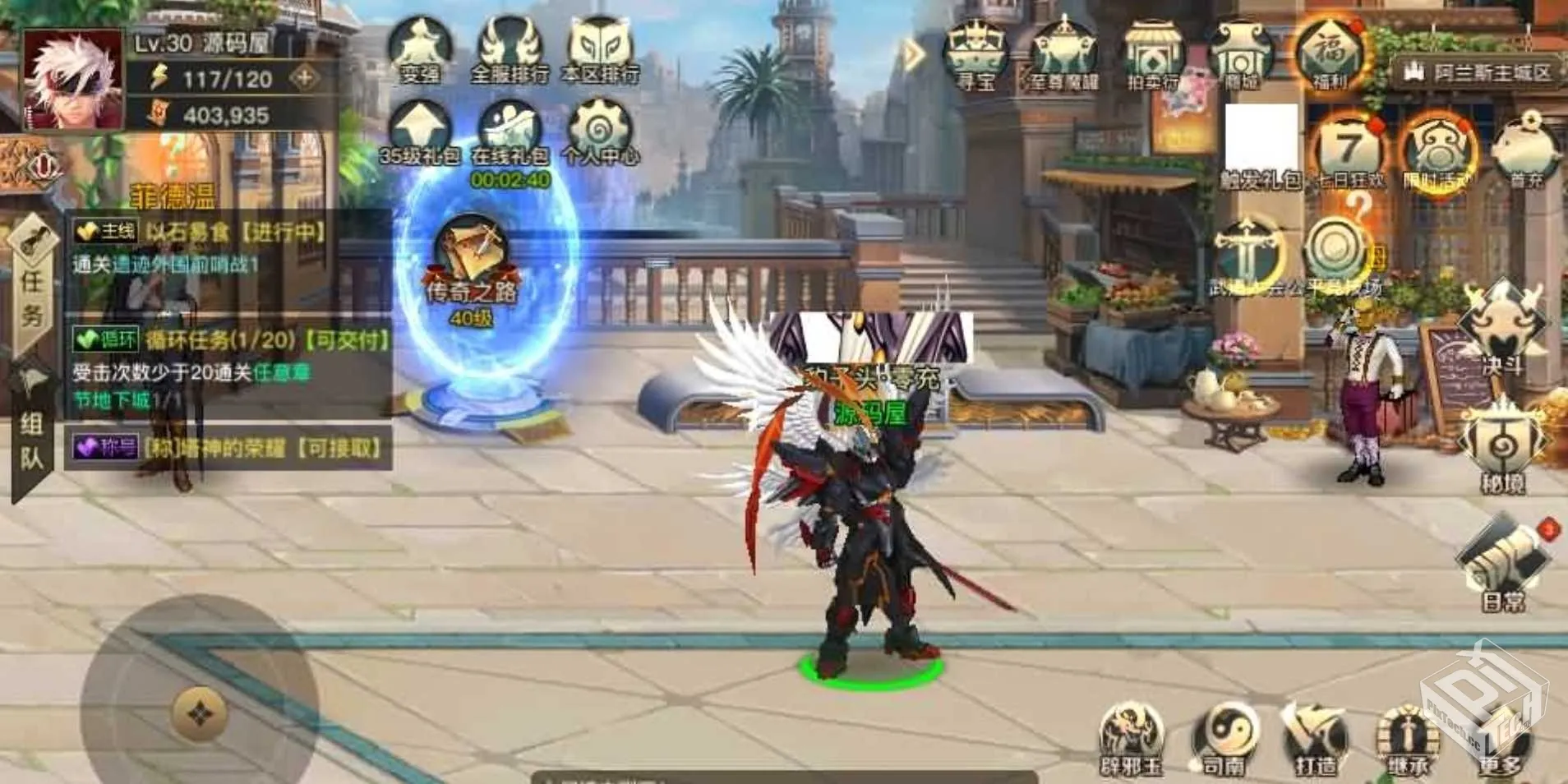The width and height of the screenshot is (1568, 784).
Task: Claim the 35级礼包 level gift pack
Action: point(420,131)
